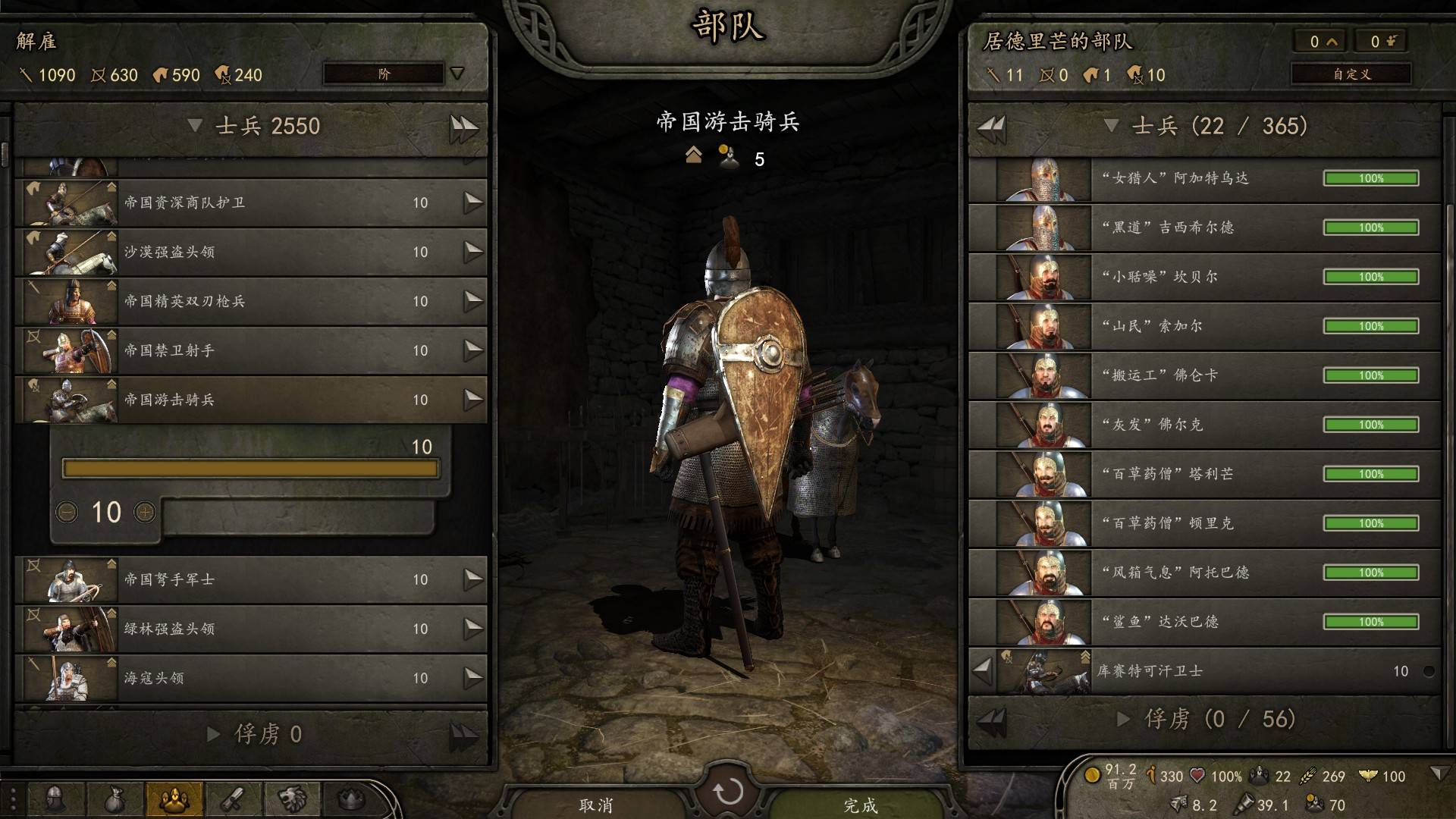Expand the right 俘虏 prisoners section
The height and width of the screenshot is (819, 1456).
[1124, 719]
